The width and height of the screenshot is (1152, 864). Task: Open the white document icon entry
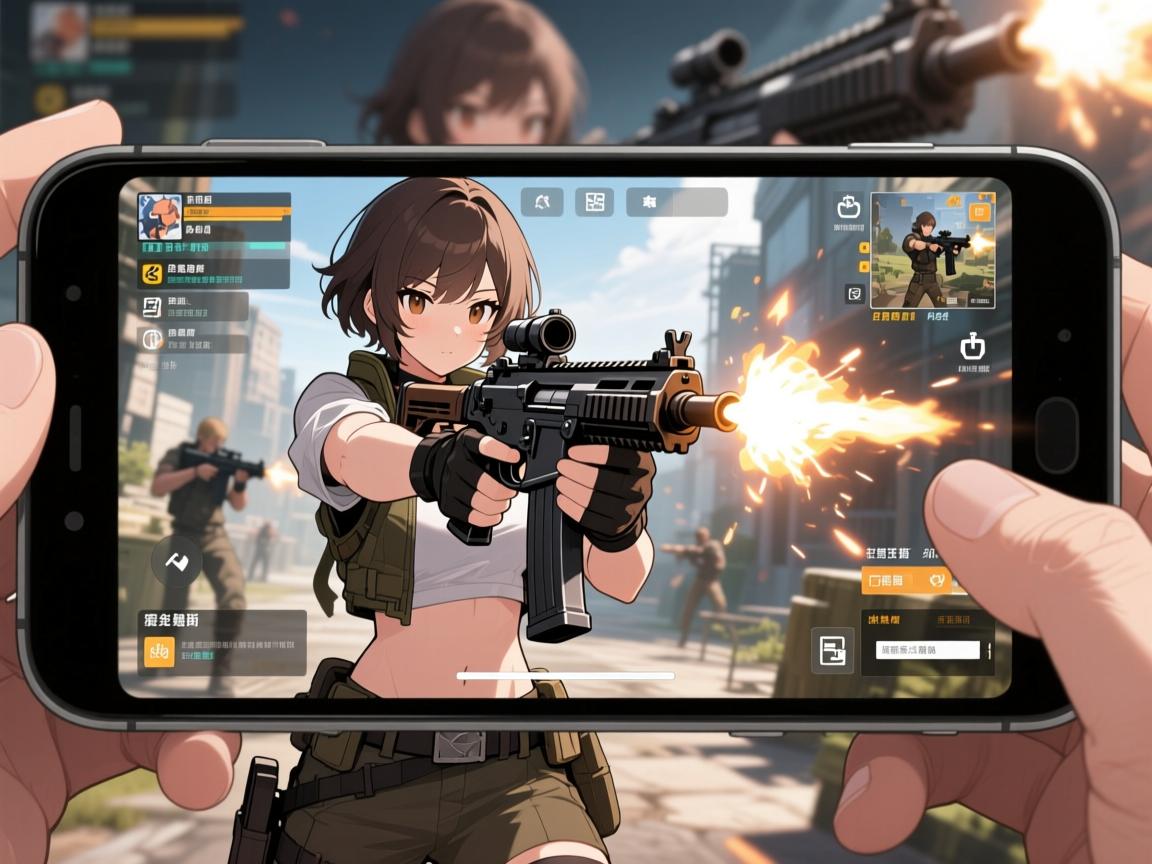click(153, 306)
